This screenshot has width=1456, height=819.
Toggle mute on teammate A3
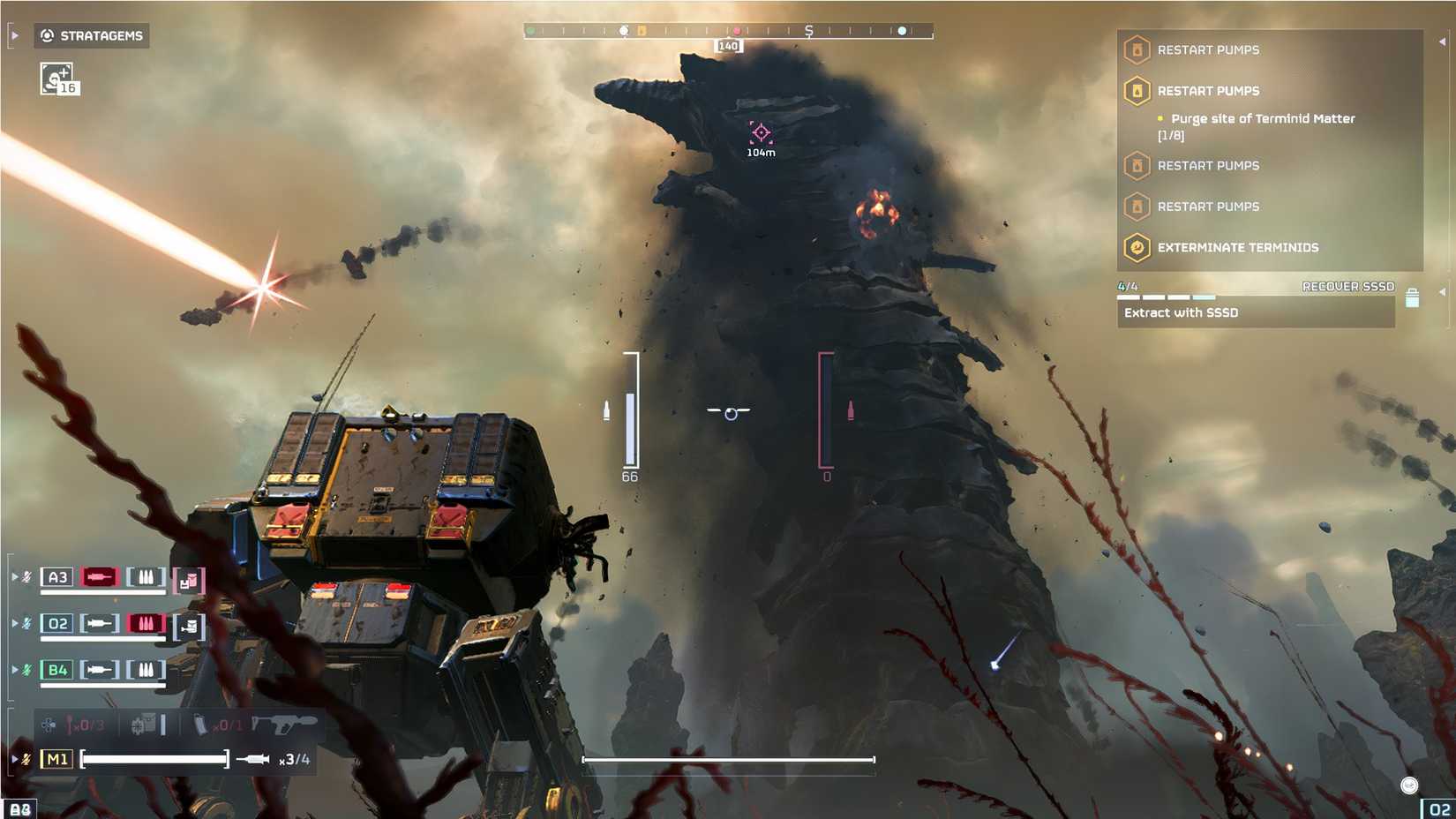pyautogui.click(x=26, y=576)
